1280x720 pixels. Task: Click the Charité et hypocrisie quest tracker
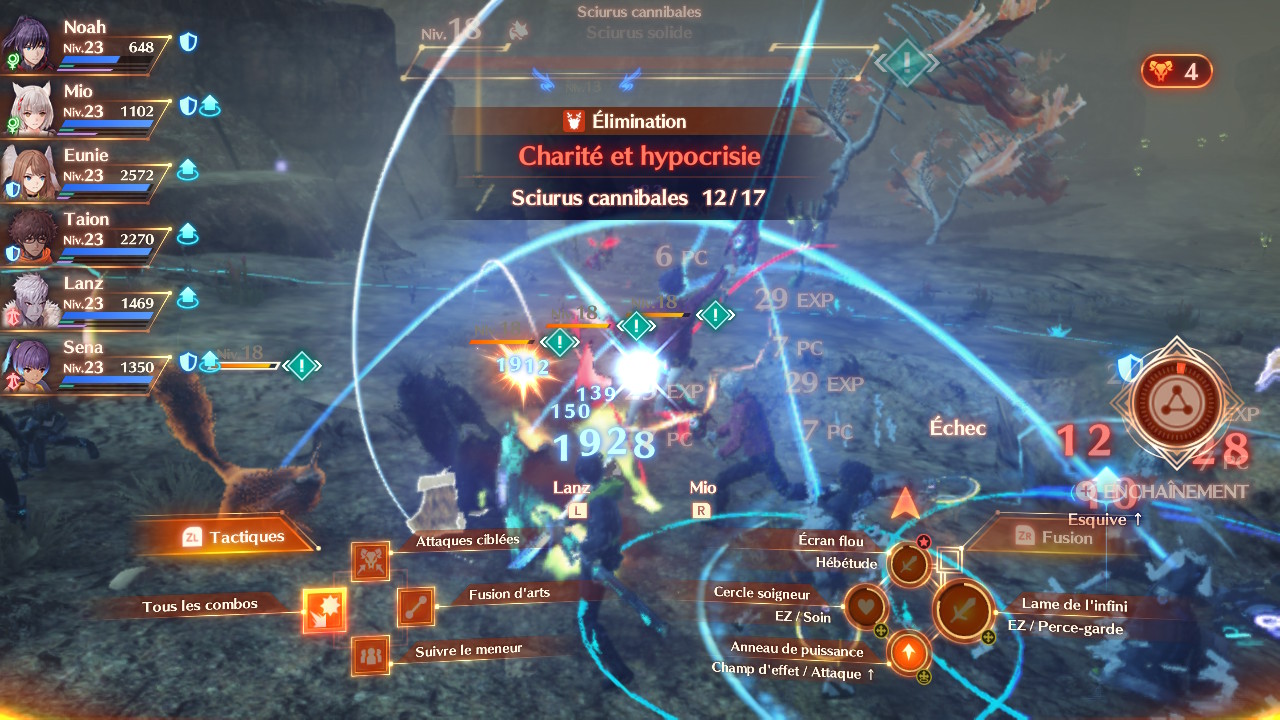point(639,157)
